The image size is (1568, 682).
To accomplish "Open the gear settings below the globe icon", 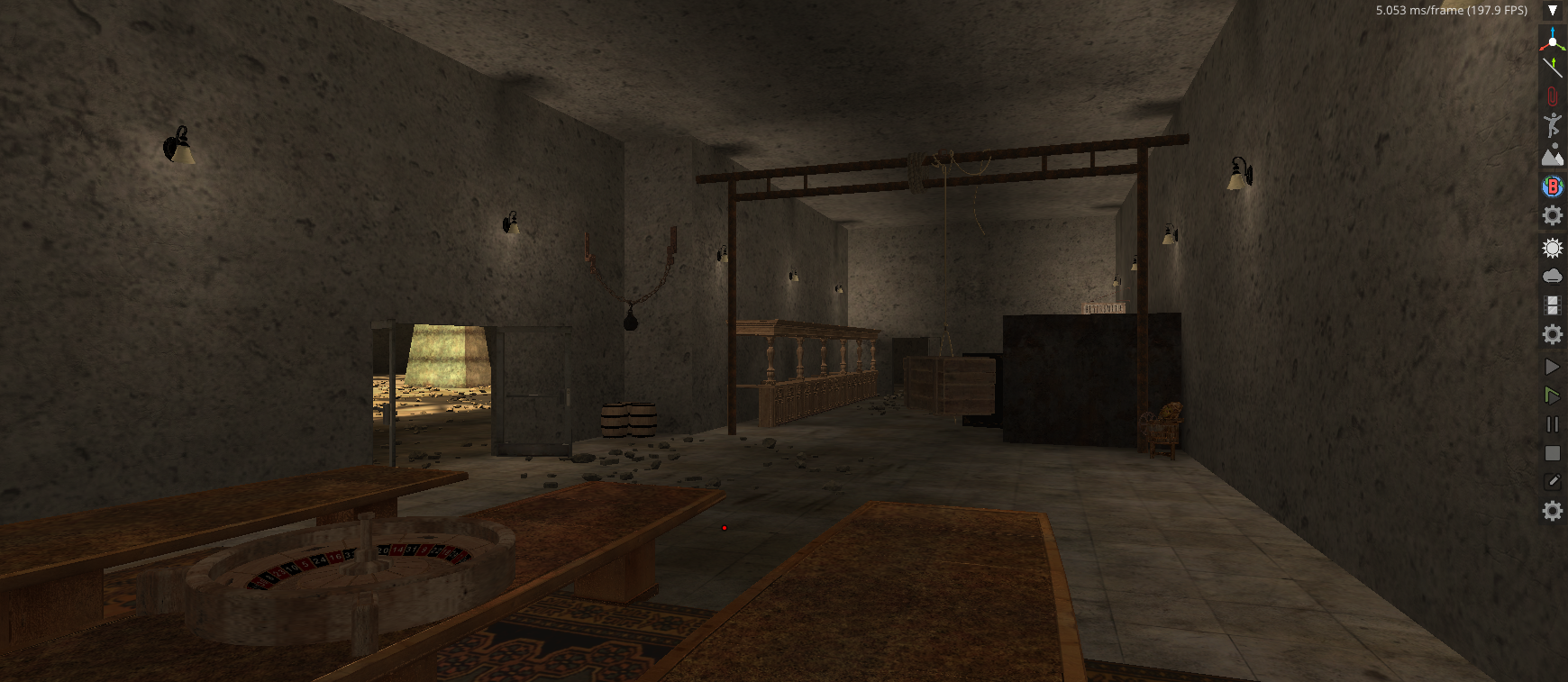I will point(1552,215).
